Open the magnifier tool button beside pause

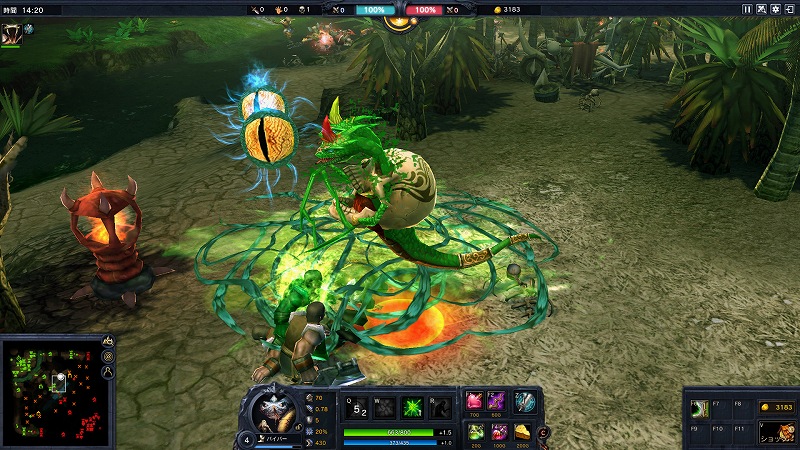(761, 9)
